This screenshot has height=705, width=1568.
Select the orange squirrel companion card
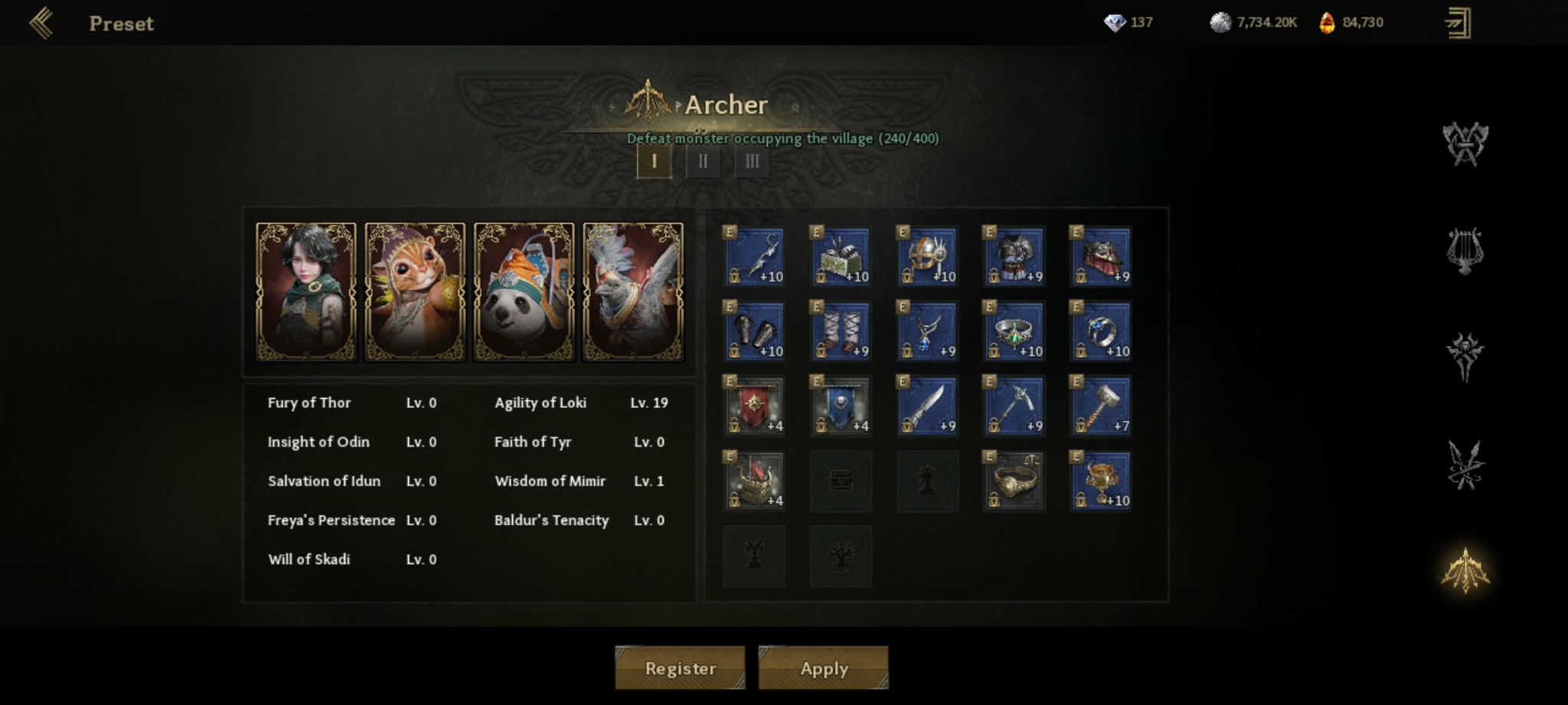415,291
